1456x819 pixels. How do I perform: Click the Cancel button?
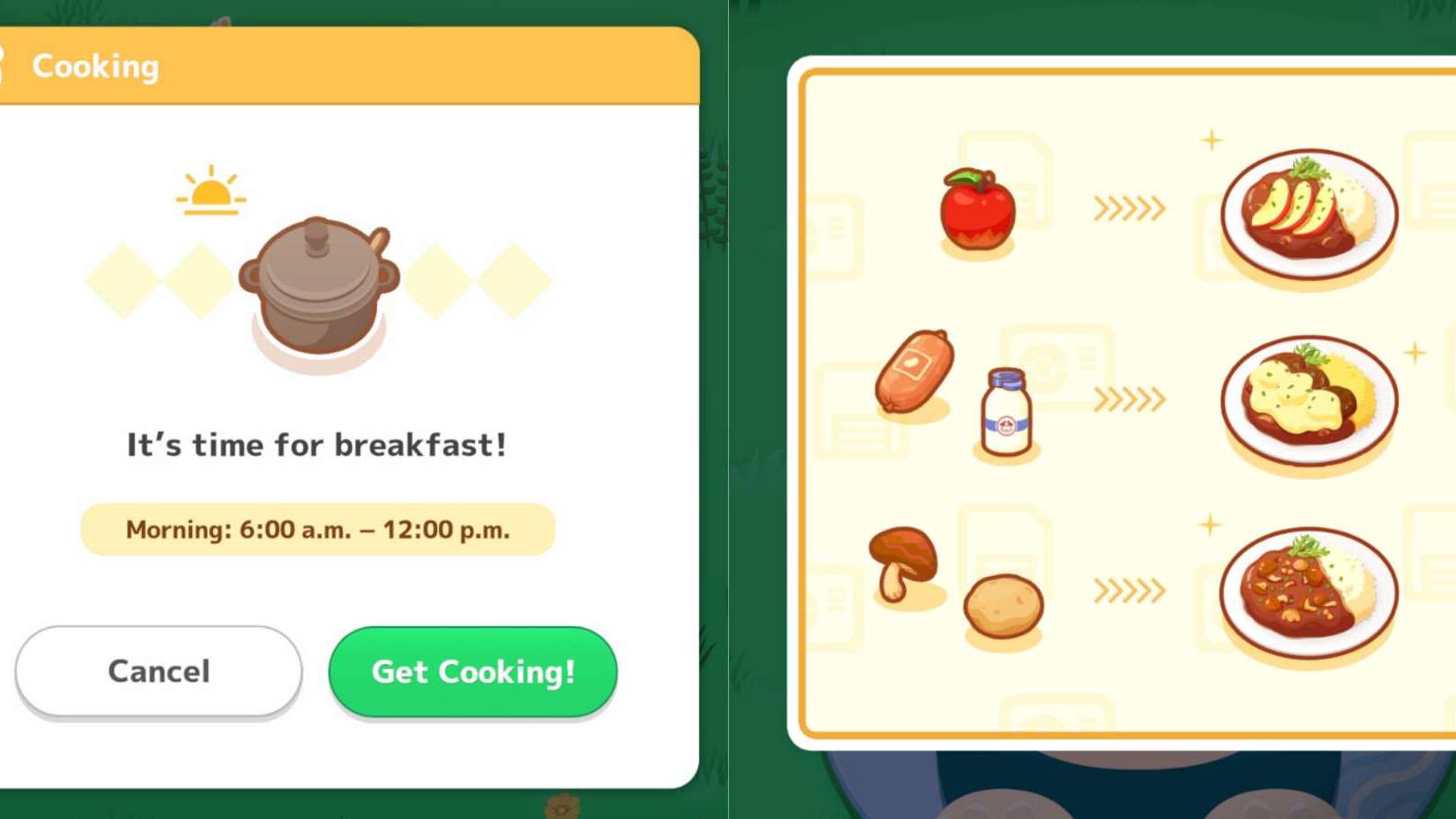click(157, 672)
